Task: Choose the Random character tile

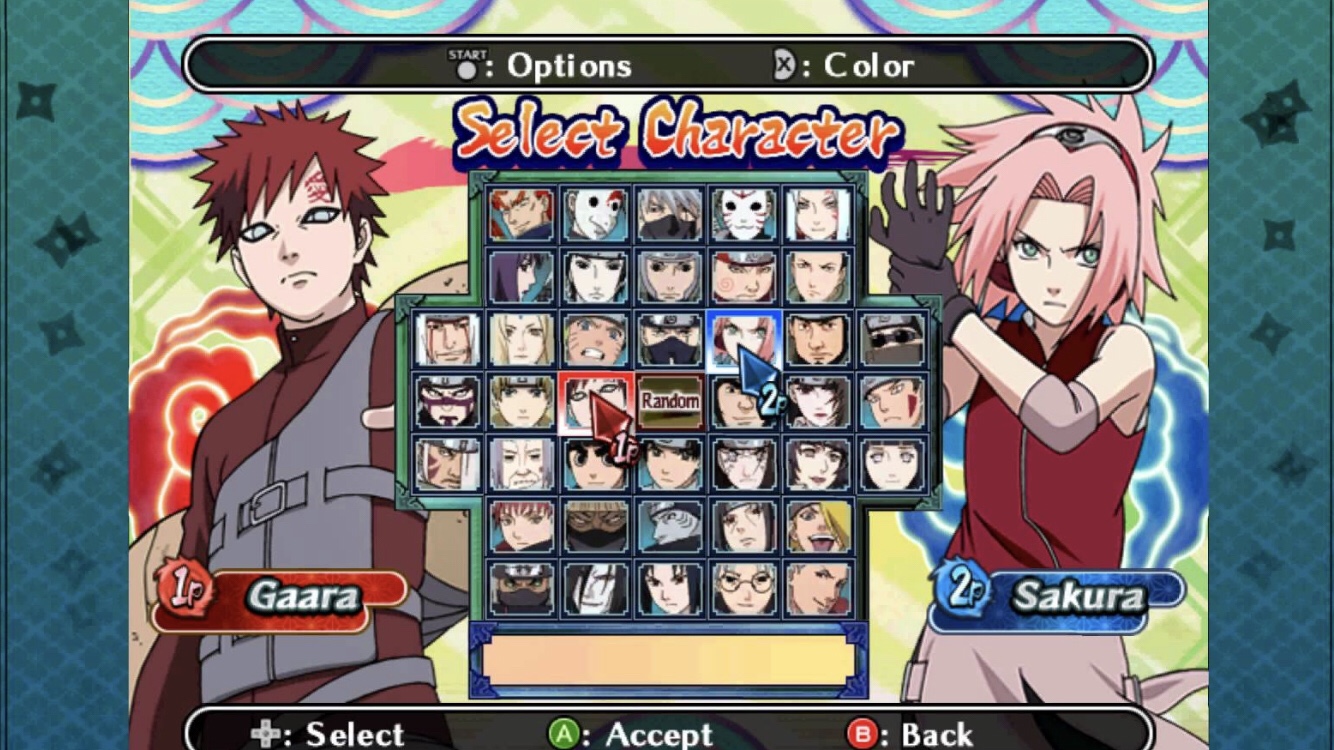Action: click(x=670, y=401)
